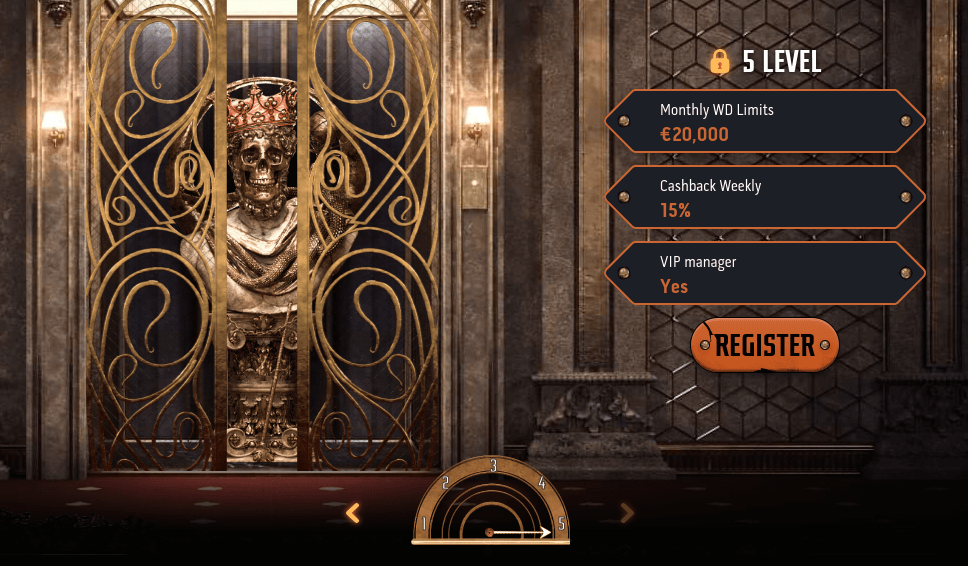This screenshot has width=968, height=566.
Task: Select level 1 on the dial
Action: [x=424, y=523]
